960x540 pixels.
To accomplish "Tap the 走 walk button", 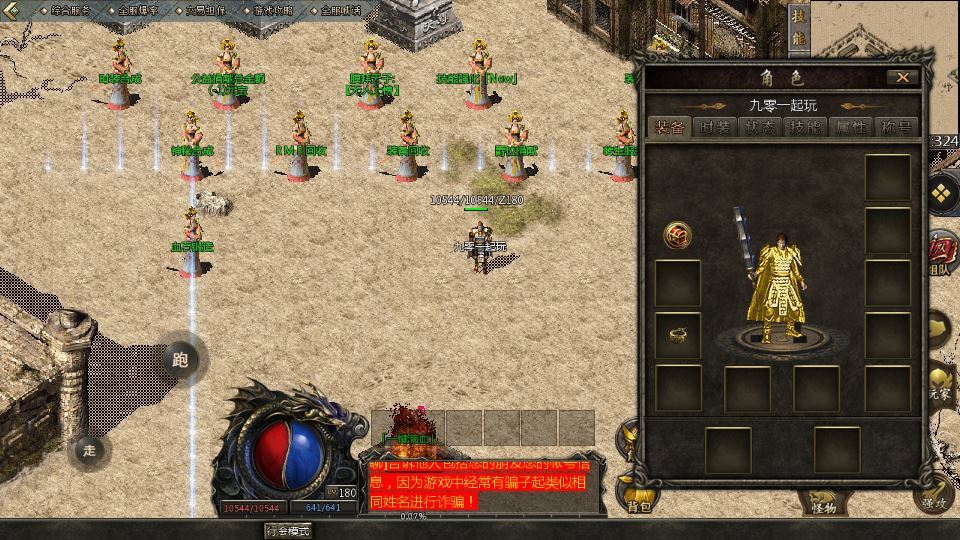I will (x=90, y=450).
